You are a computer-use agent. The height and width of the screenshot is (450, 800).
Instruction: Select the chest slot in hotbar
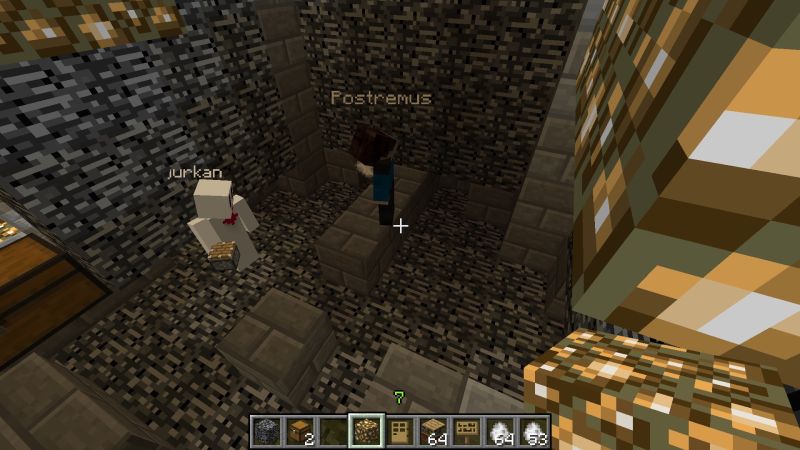(x=299, y=431)
